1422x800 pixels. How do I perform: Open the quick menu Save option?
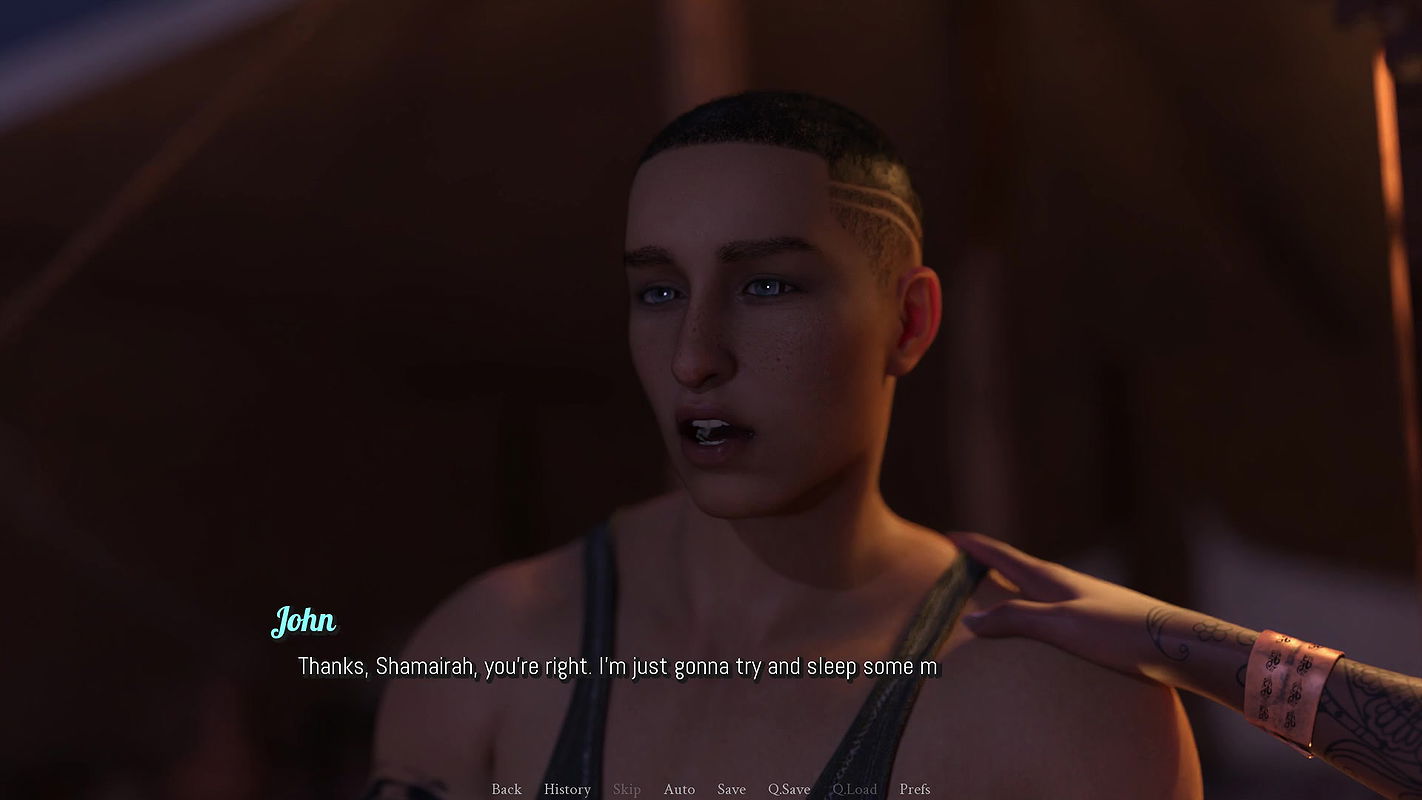[x=731, y=789]
